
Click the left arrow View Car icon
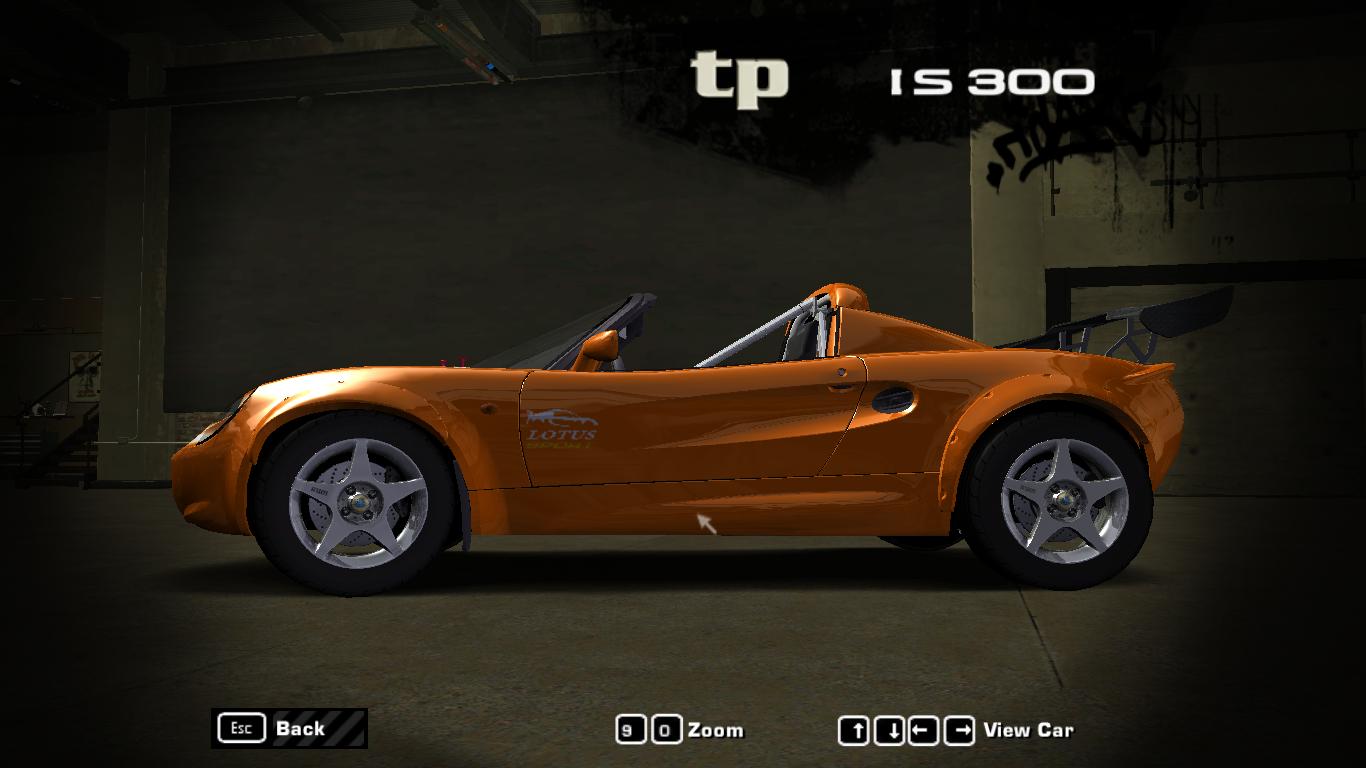pyautogui.click(x=923, y=729)
